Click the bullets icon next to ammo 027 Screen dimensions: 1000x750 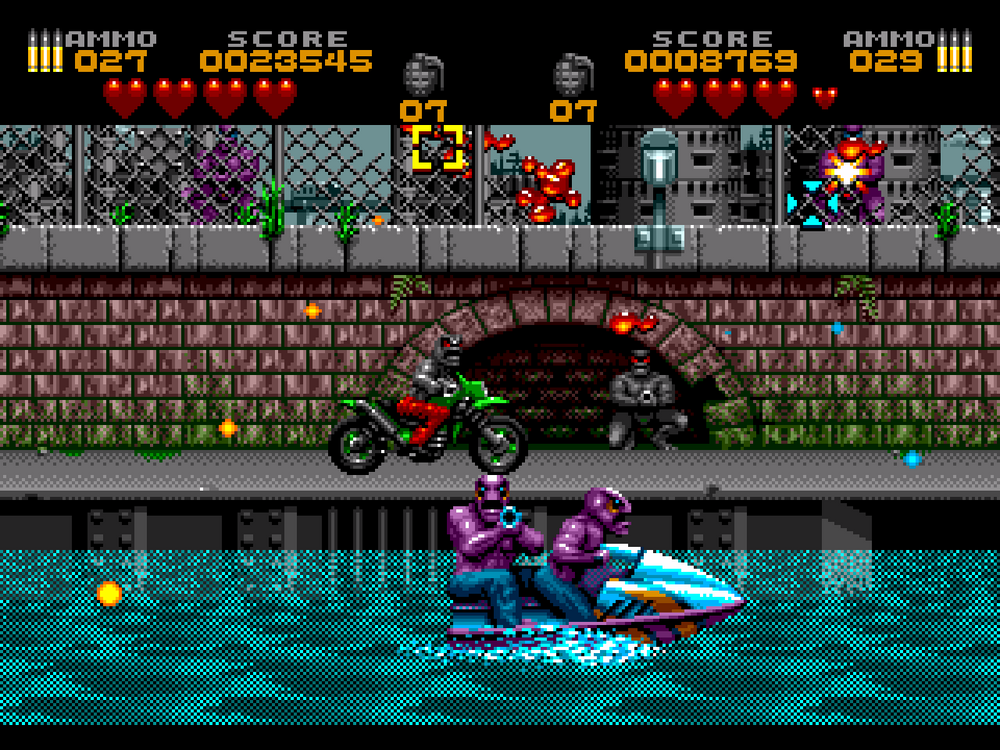point(45,51)
